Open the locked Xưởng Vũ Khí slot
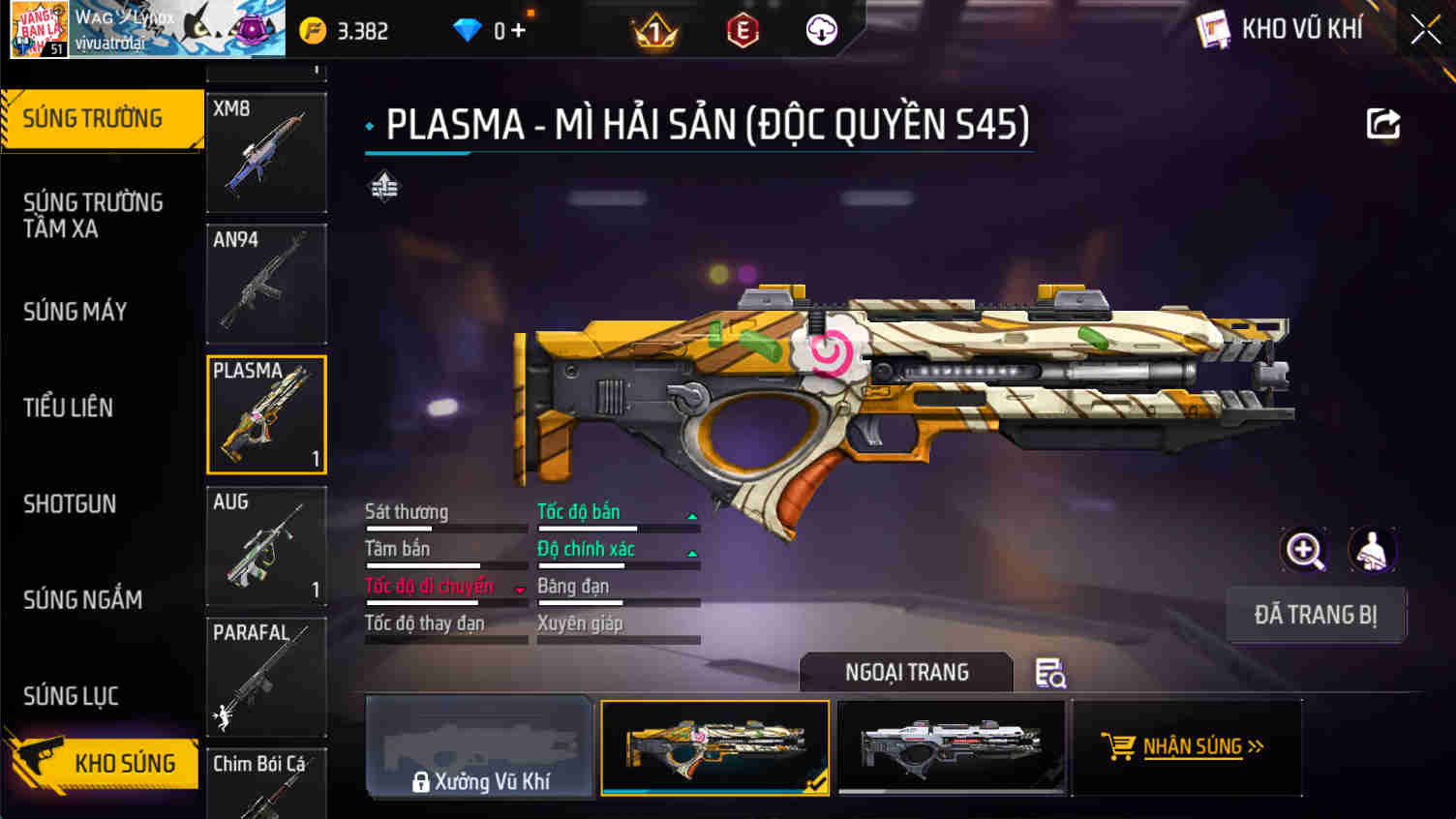The width and height of the screenshot is (1456, 819). click(x=478, y=746)
